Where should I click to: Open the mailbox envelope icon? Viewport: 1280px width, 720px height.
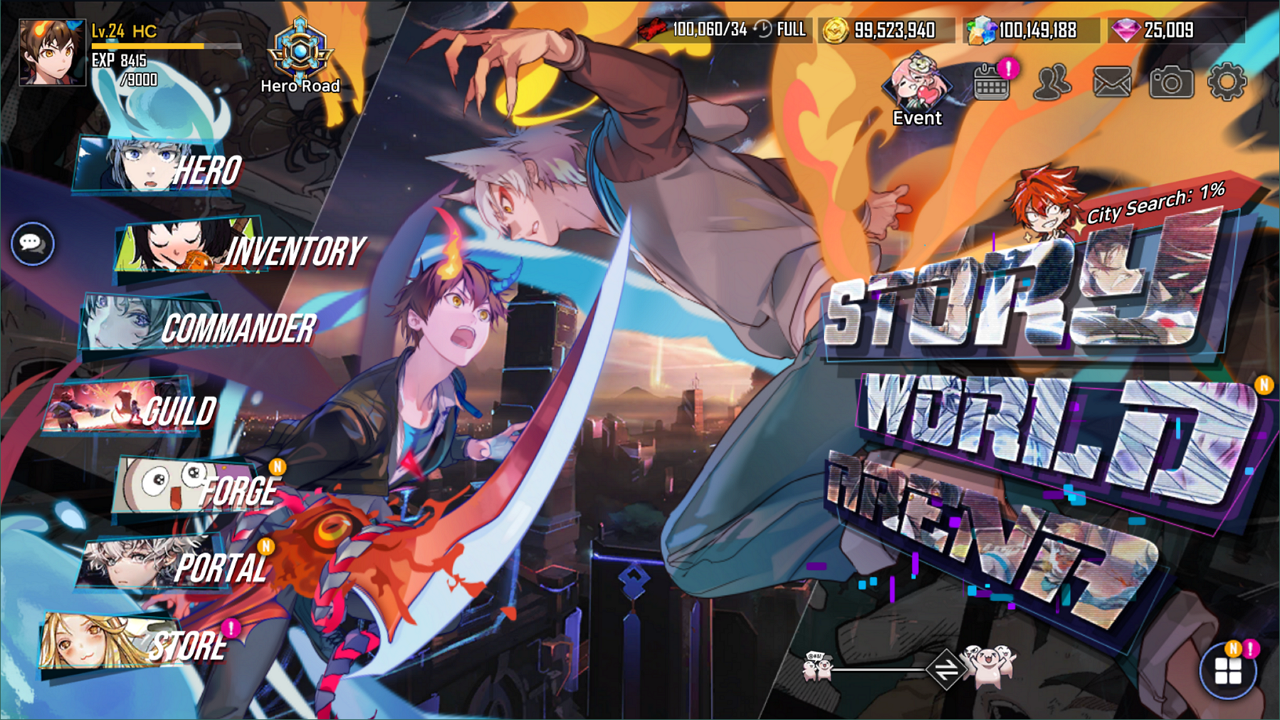(1112, 80)
